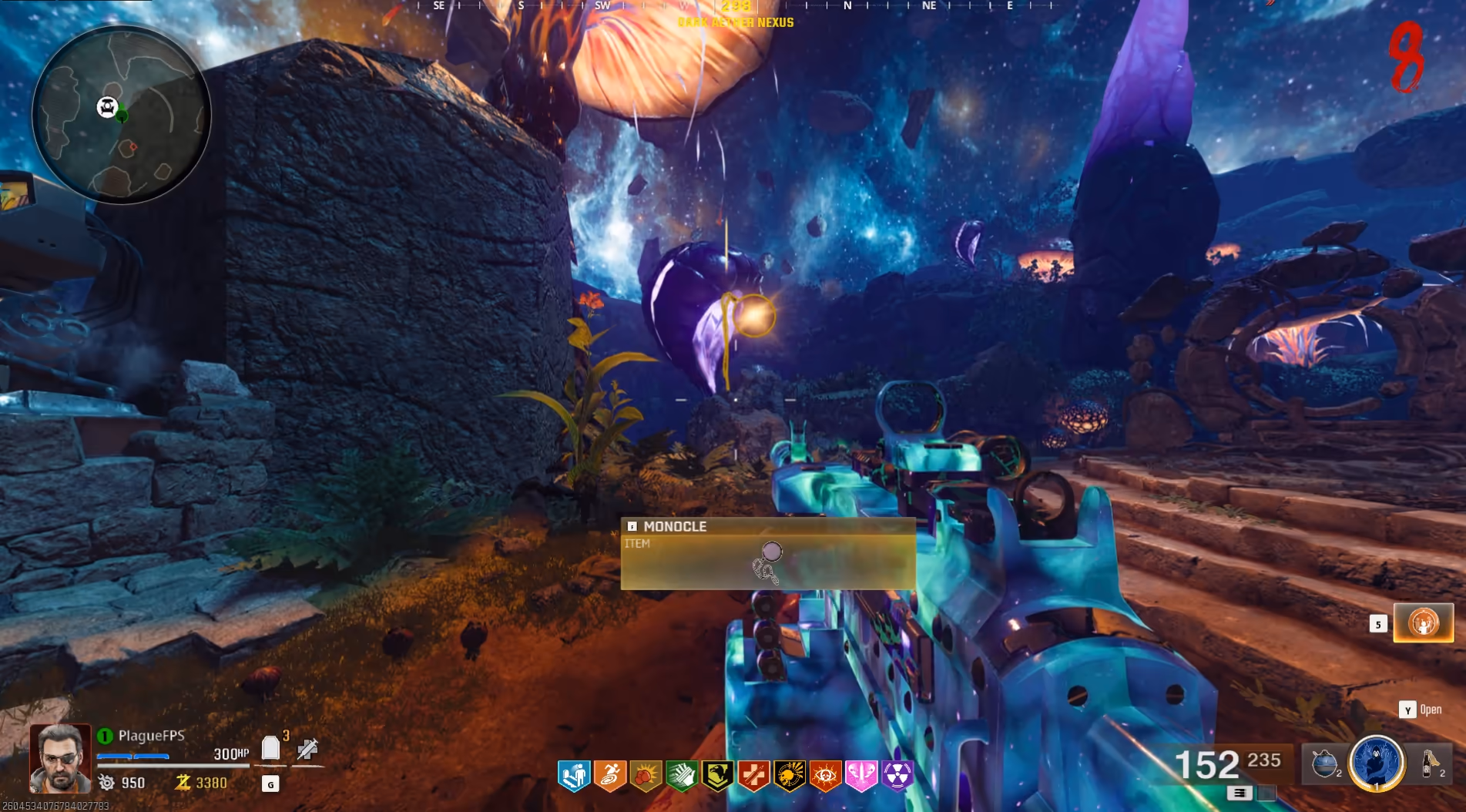Select the armor plate icon
This screenshot has width=1466, height=812.
(x=270, y=748)
